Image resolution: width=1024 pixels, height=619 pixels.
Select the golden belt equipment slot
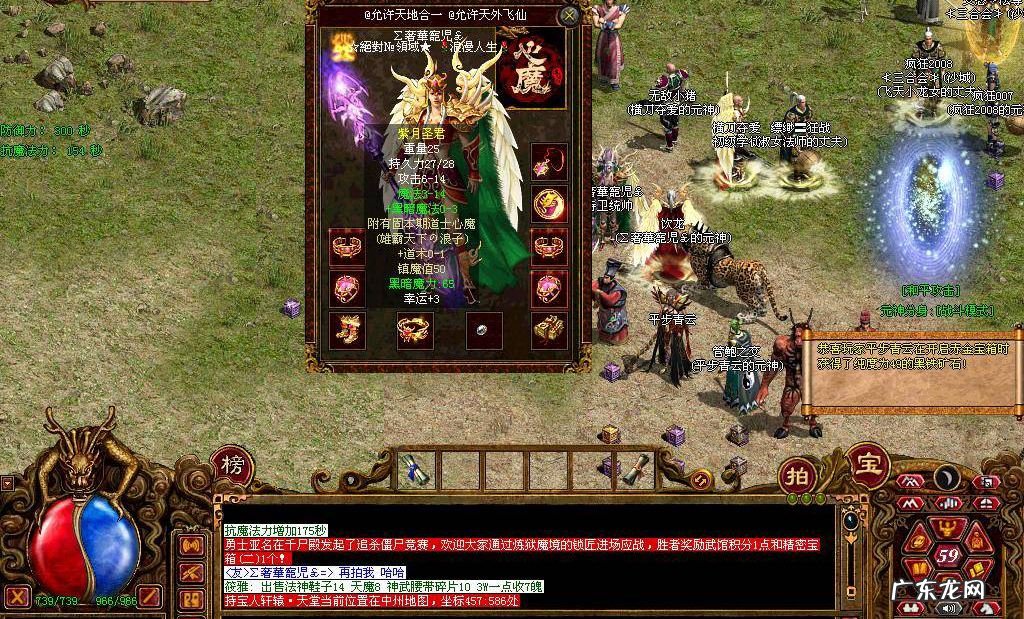tap(548, 329)
